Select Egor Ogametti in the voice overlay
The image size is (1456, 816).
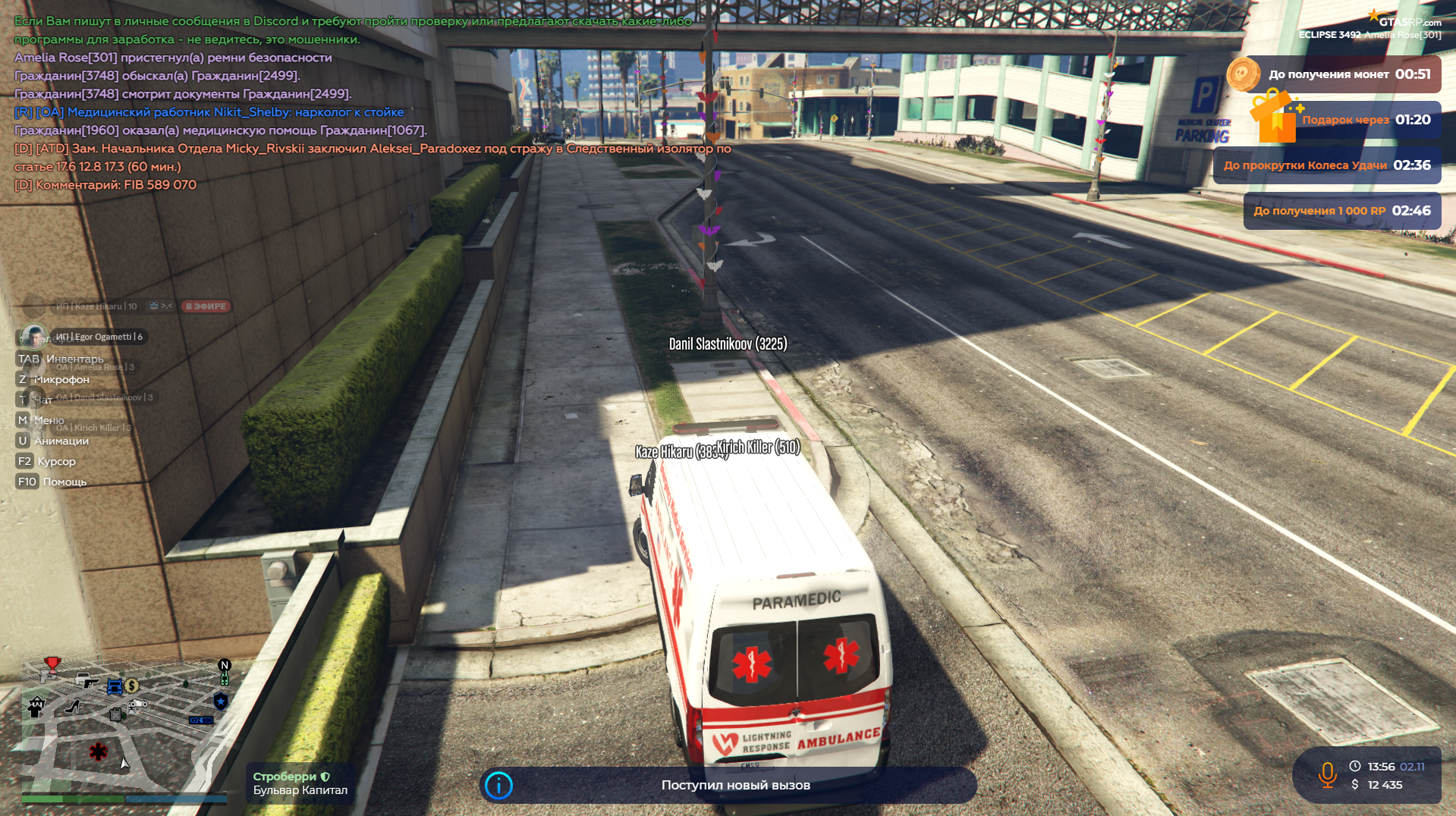pyautogui.click(x=98, y=337)
